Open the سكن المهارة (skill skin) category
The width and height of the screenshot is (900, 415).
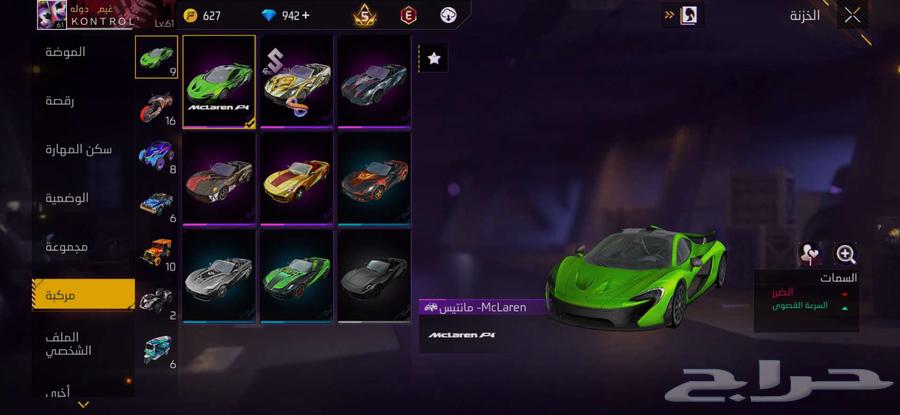click(x=79, y=150)
